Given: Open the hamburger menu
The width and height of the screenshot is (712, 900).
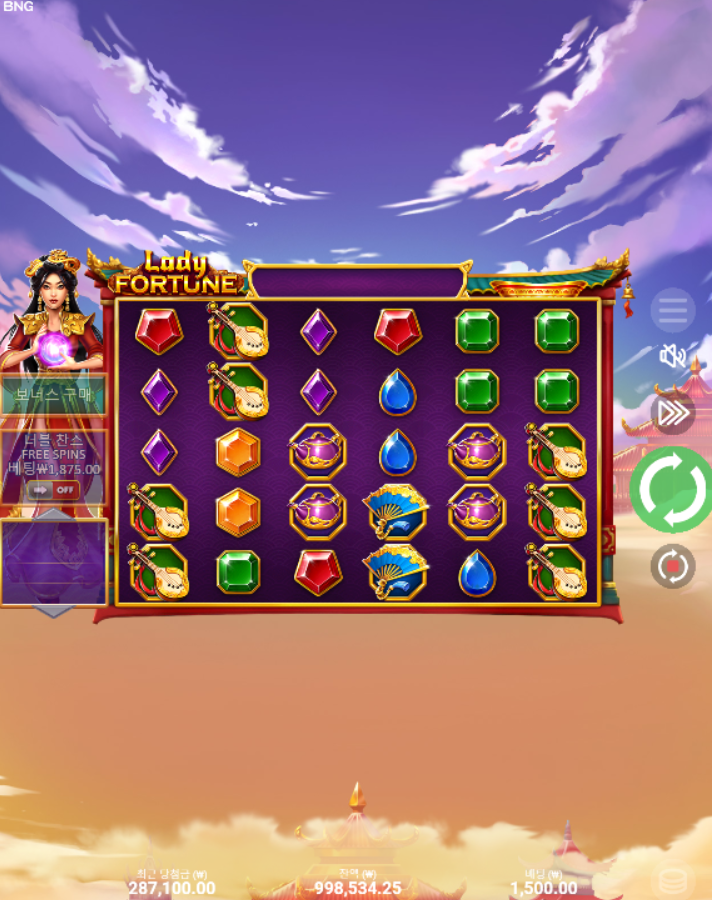Looking at the screenshot, I should tap(672, 311).
